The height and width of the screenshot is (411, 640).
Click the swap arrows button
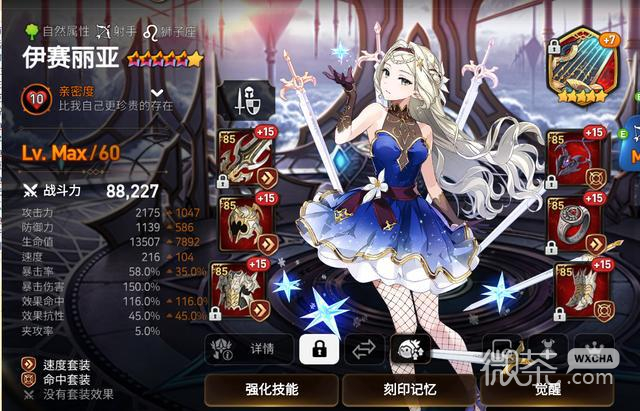pos(365,349)
